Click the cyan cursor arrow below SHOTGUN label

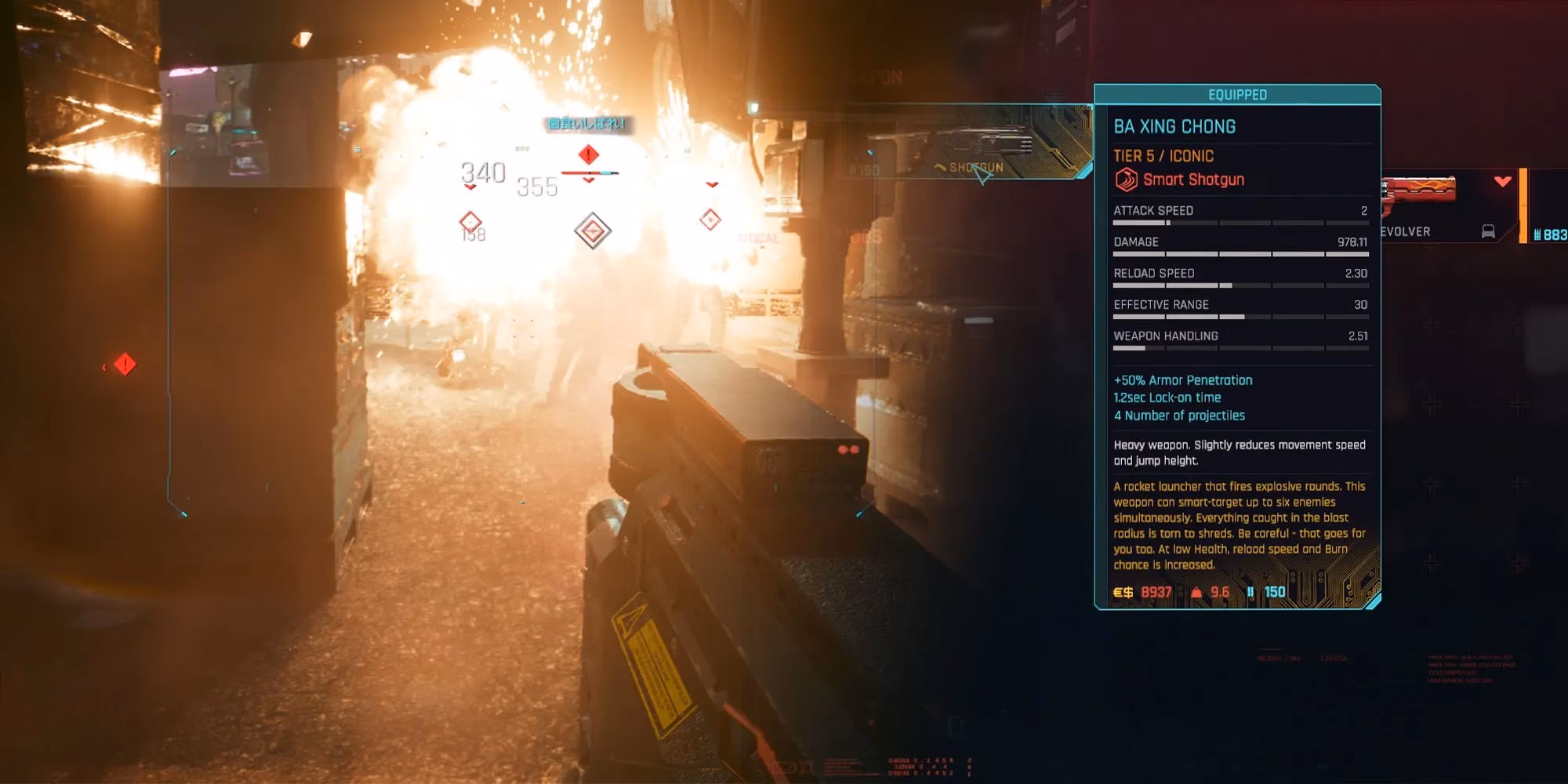coord(982,177)
